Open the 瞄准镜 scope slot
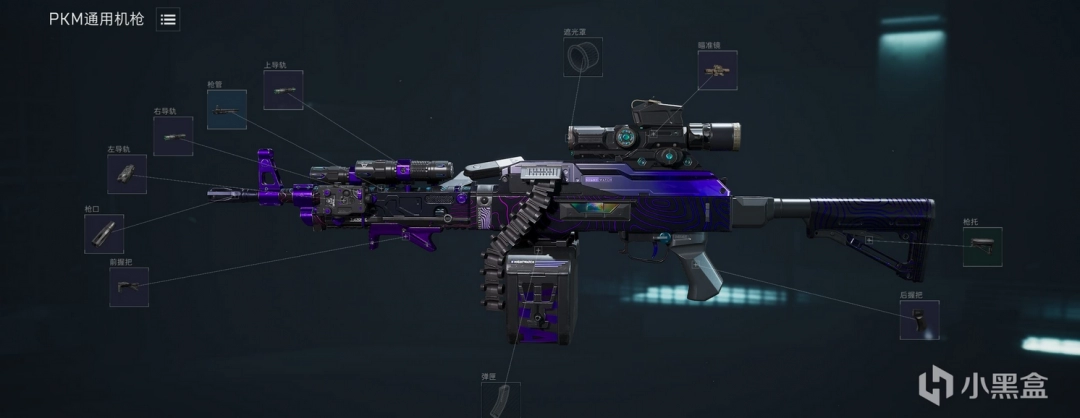Image resolution: width=1080 pixels, height=418 pixels. [x=717, y=70]
